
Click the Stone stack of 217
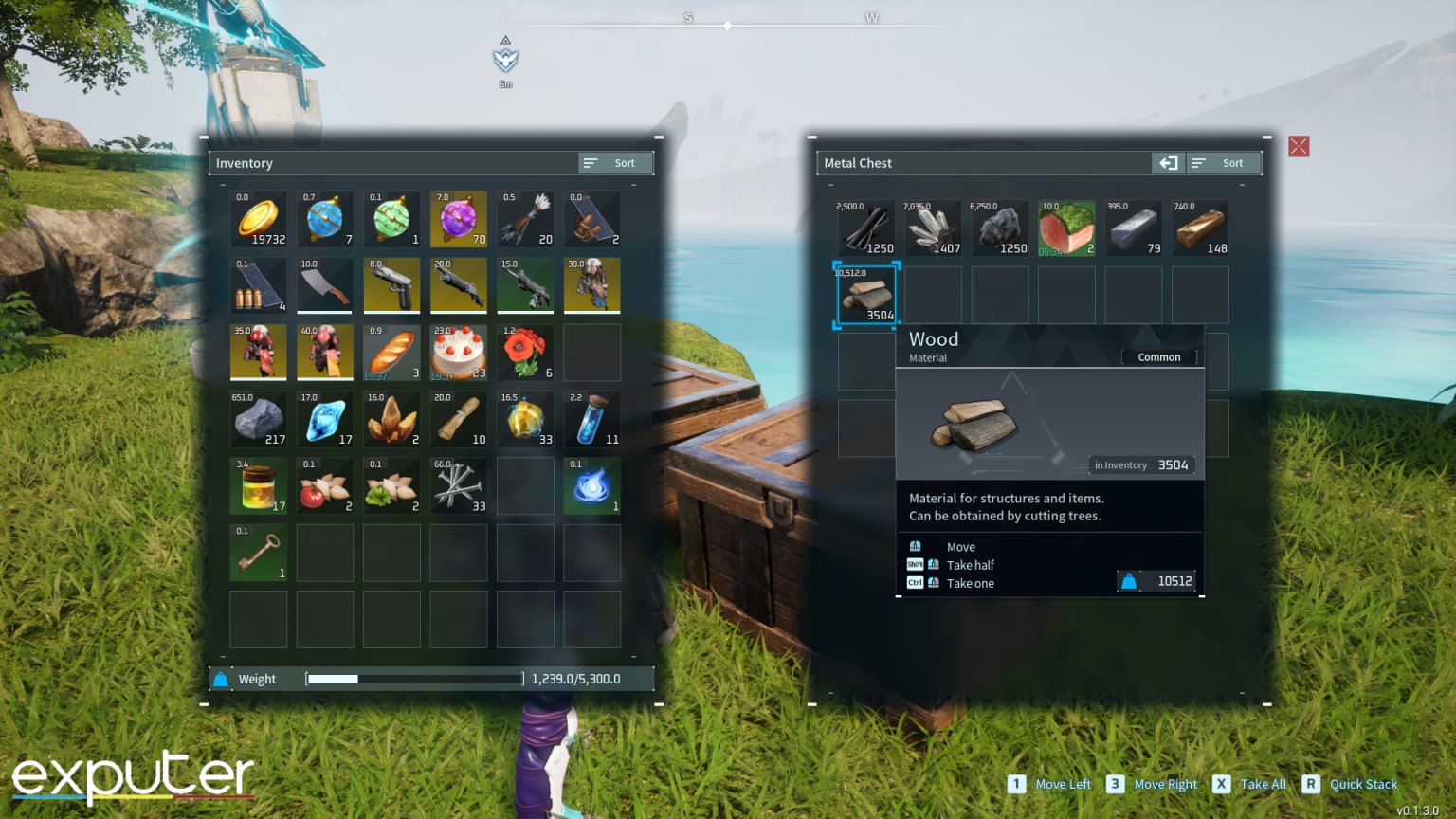tap(259, 419)
